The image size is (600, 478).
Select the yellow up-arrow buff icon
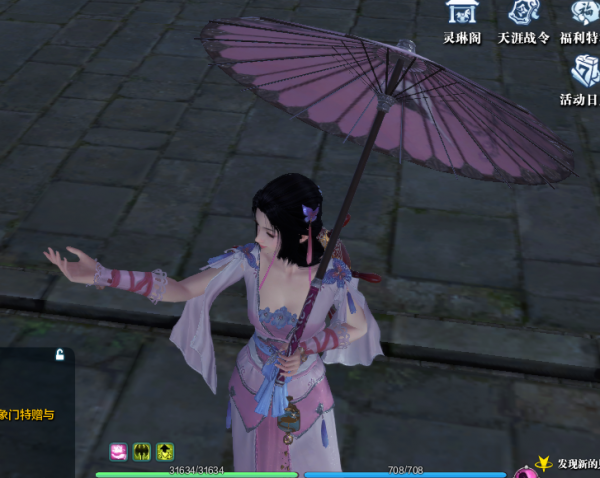click(164, 452)
